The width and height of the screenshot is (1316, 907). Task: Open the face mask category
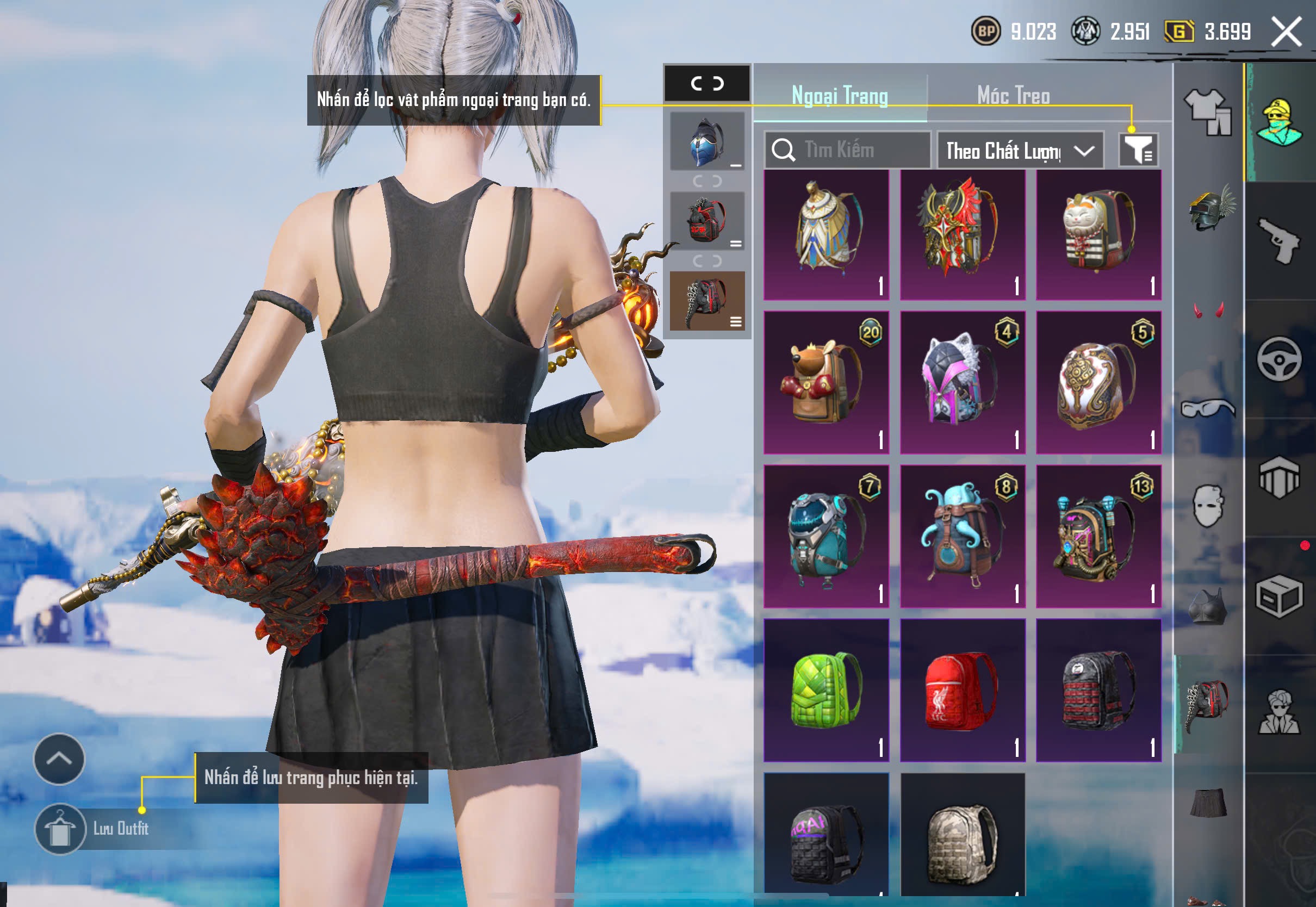pos(1208,506)
